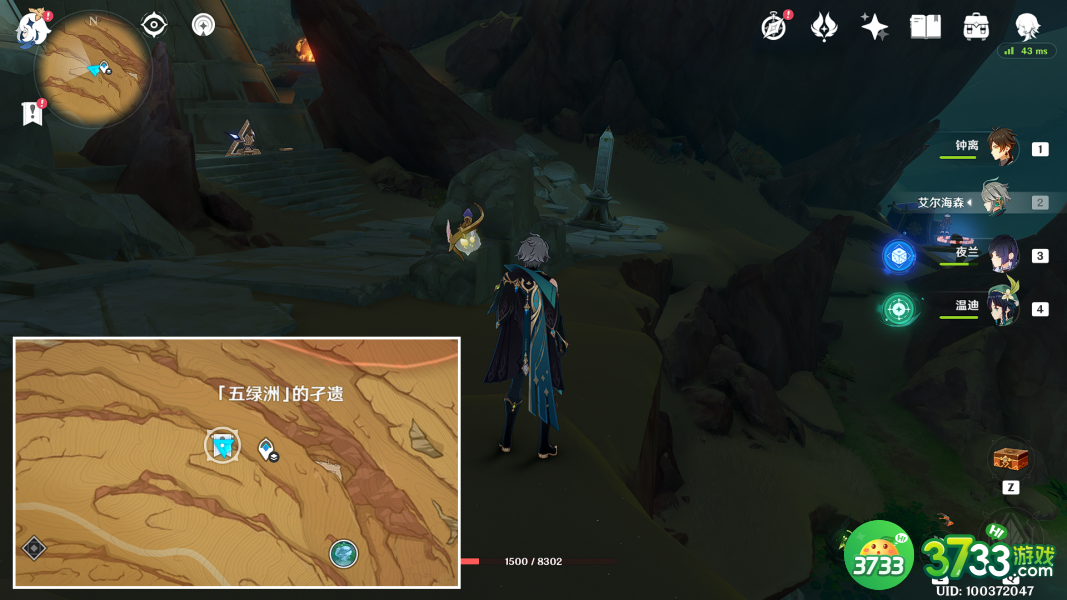Activate 夜兰's blue dice burst icon
Screen dimensions: 1067x600
[898, 256]
